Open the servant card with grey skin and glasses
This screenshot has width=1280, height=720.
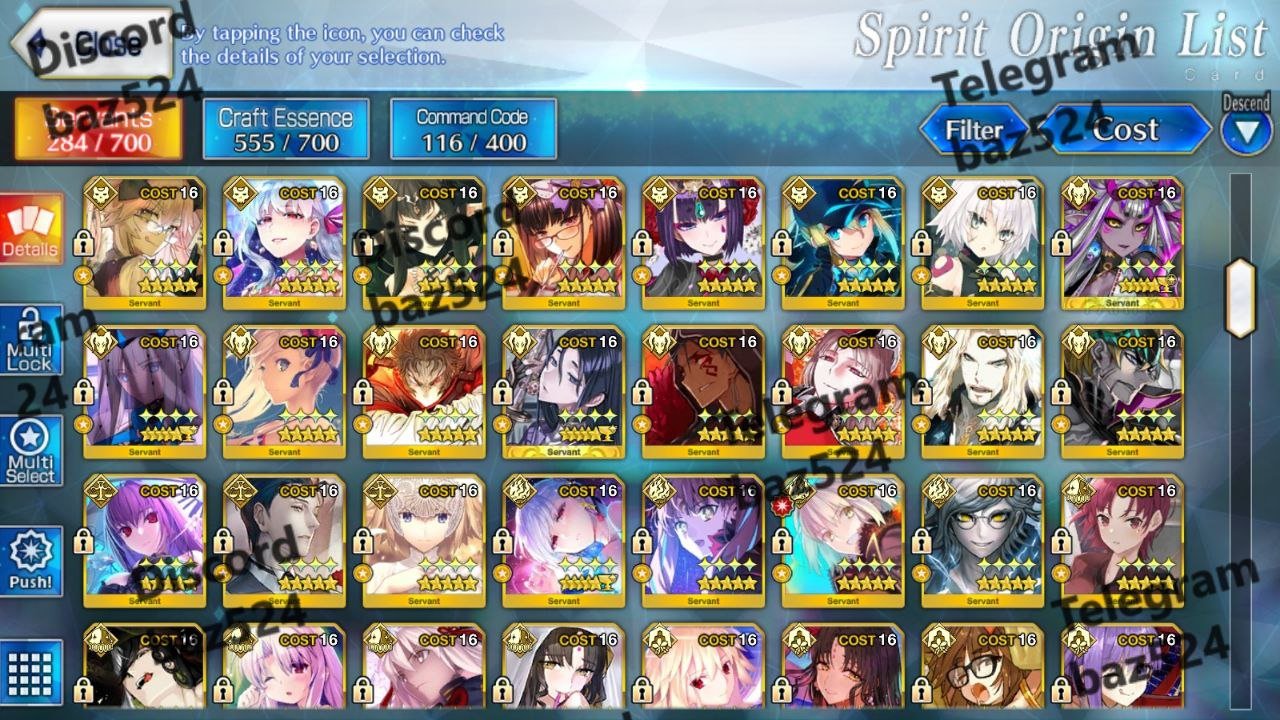pyautogui.click(x=982, y=540)
